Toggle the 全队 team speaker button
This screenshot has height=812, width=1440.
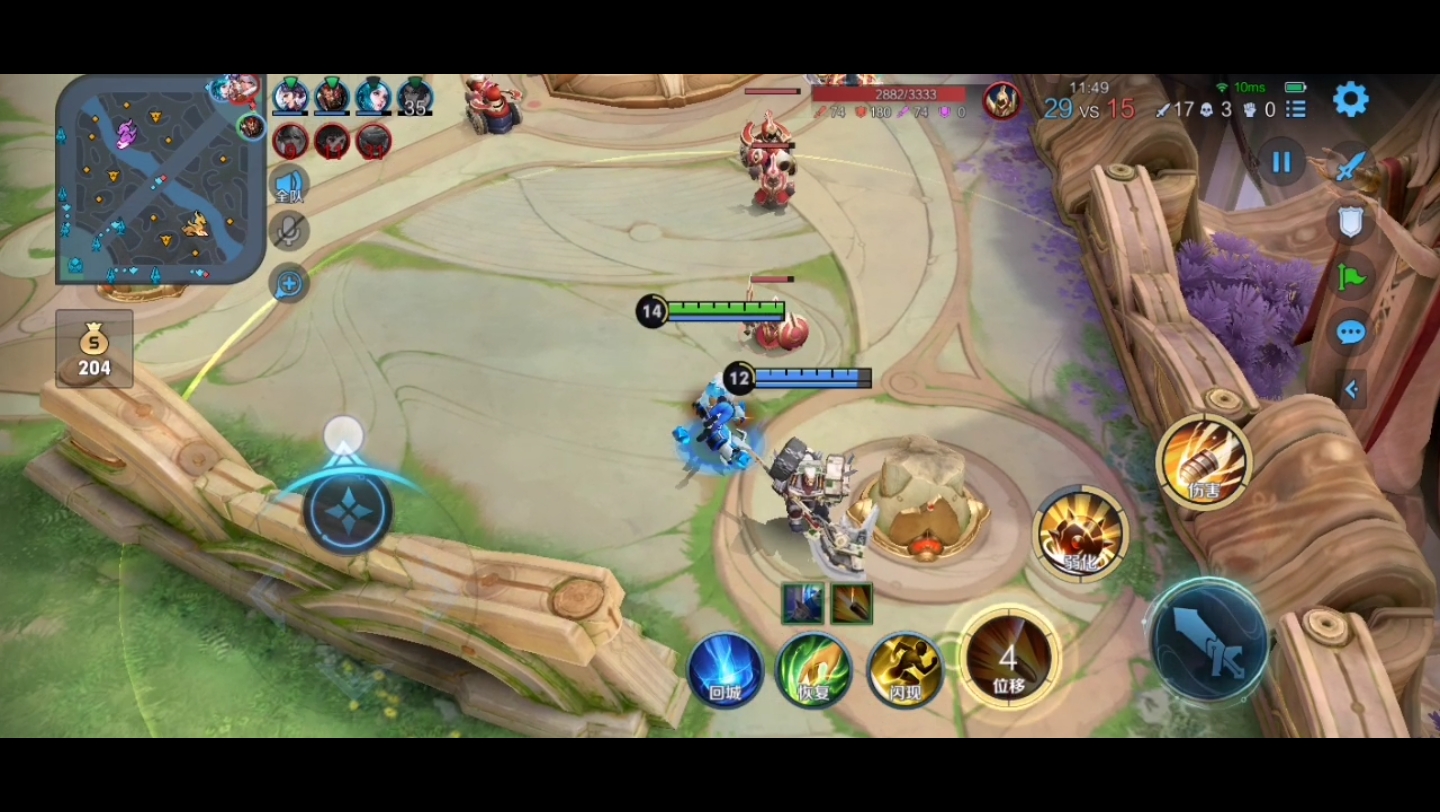point(289,184)
